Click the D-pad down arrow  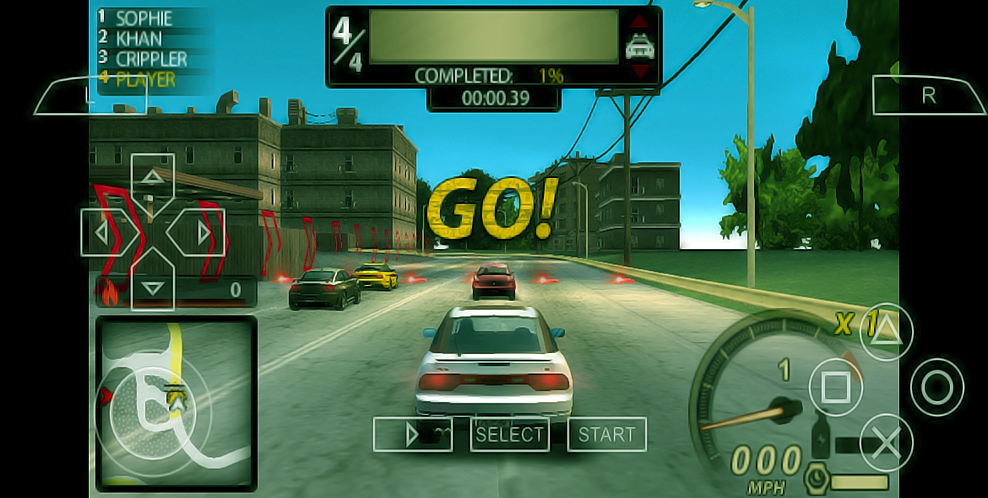[x=152, y=286]
